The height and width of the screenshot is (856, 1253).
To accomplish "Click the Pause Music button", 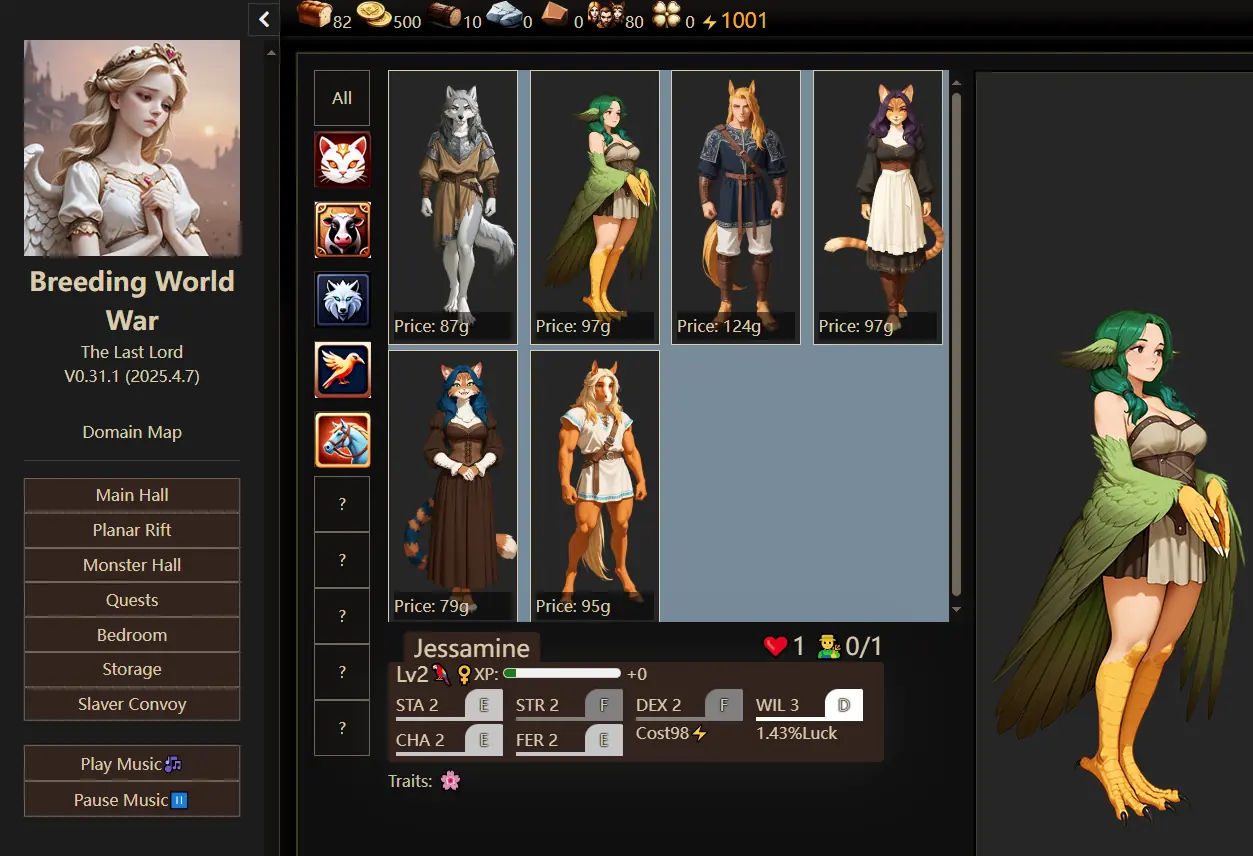I will (x=132, y=799).
